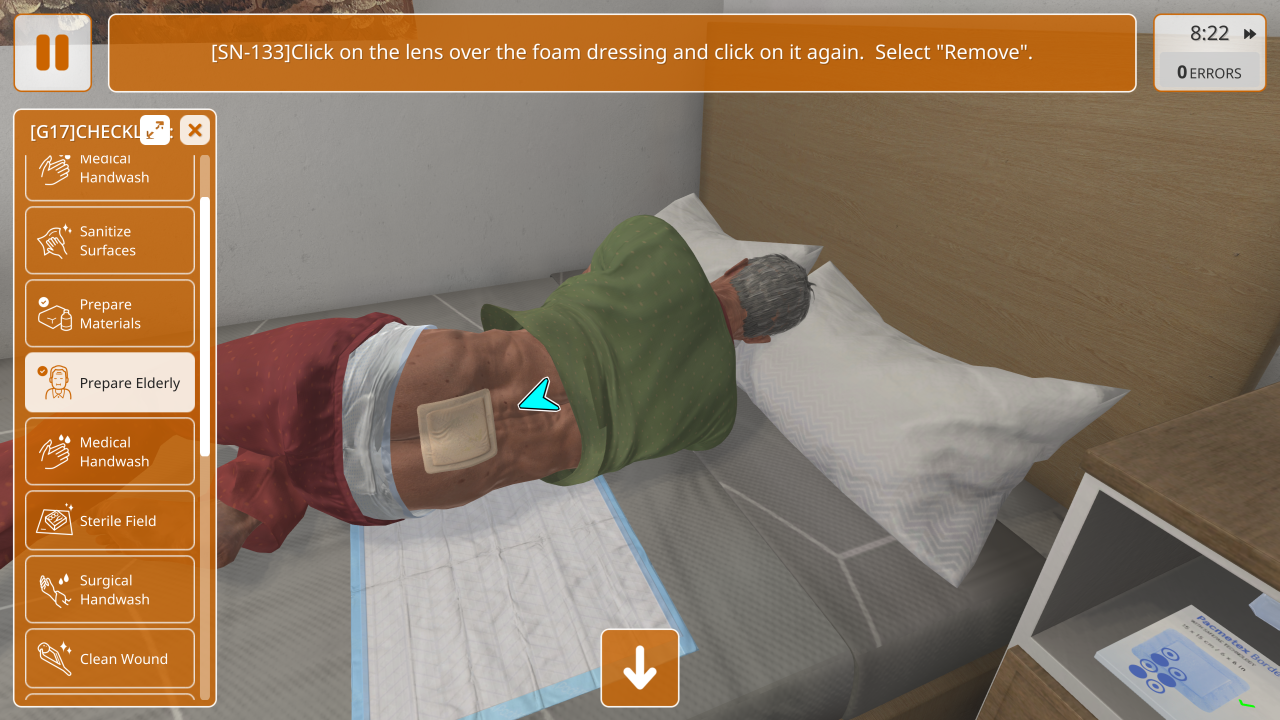This screenshot has height=720, width=1280.
Task: Choose the highlighted Prepare Elderly step
Action: click(110, 382)
